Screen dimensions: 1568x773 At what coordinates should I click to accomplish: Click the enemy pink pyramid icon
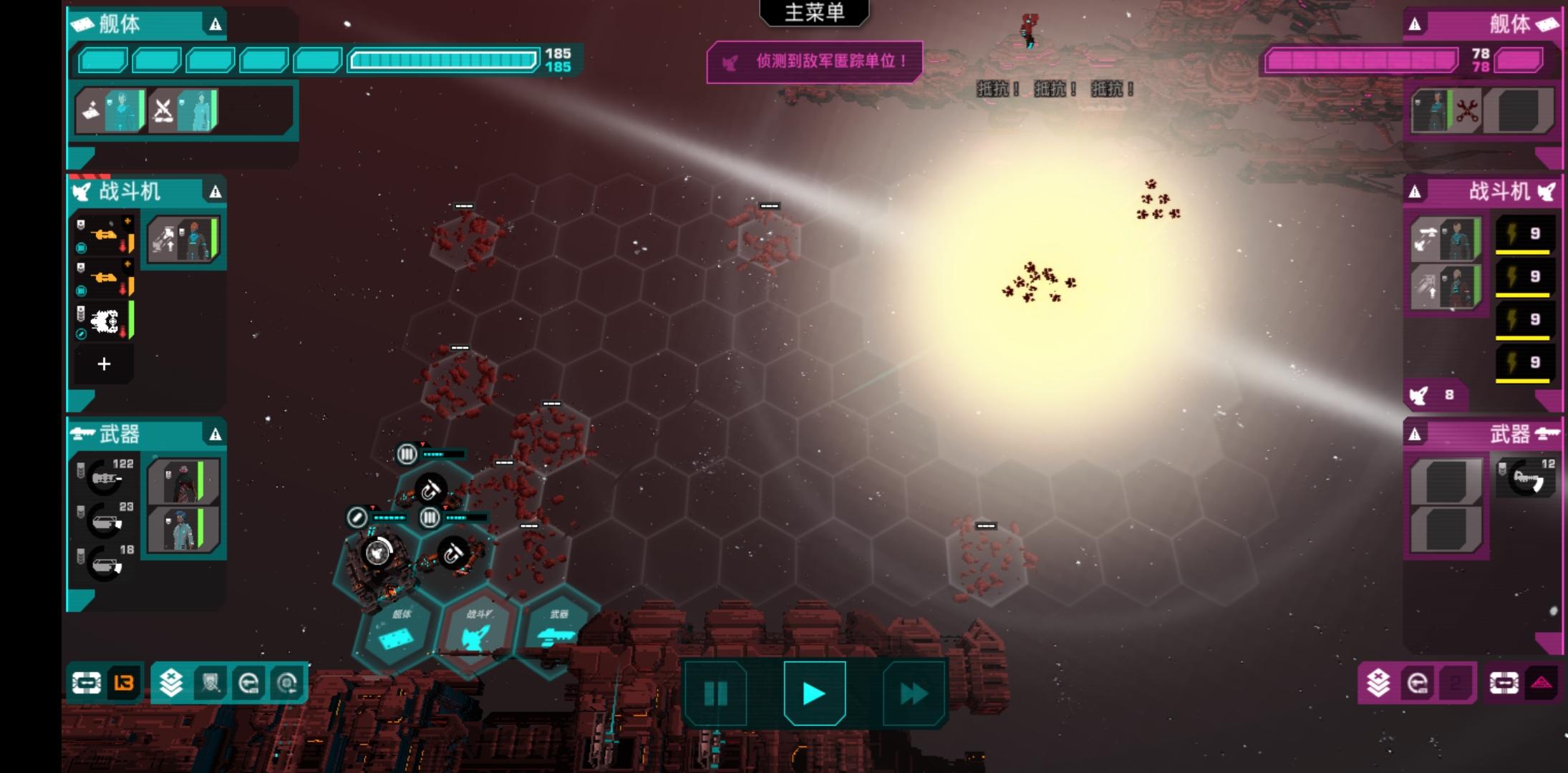pos(1542,683)
